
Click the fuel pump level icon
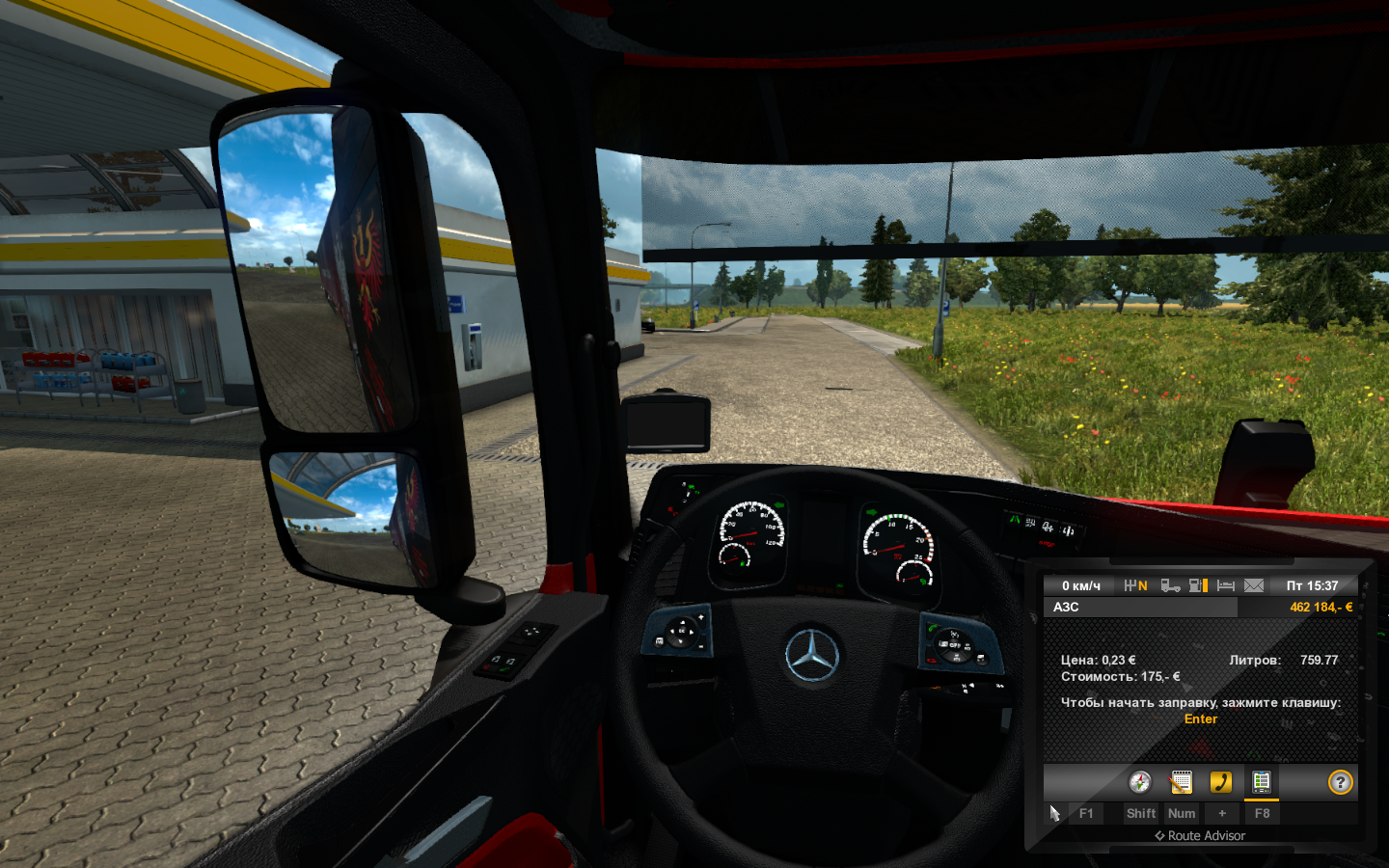1198,585
